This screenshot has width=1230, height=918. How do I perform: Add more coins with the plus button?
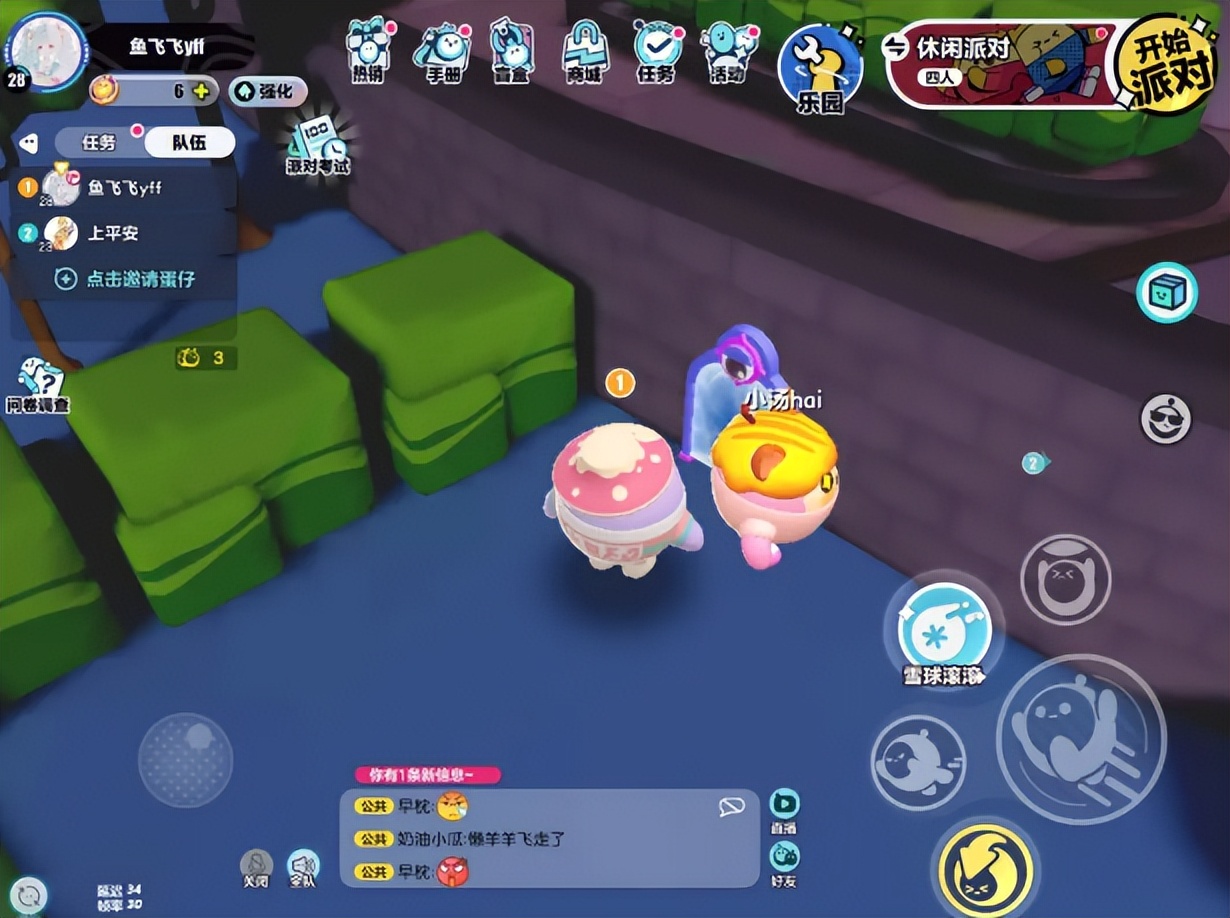tap(201, 91)
